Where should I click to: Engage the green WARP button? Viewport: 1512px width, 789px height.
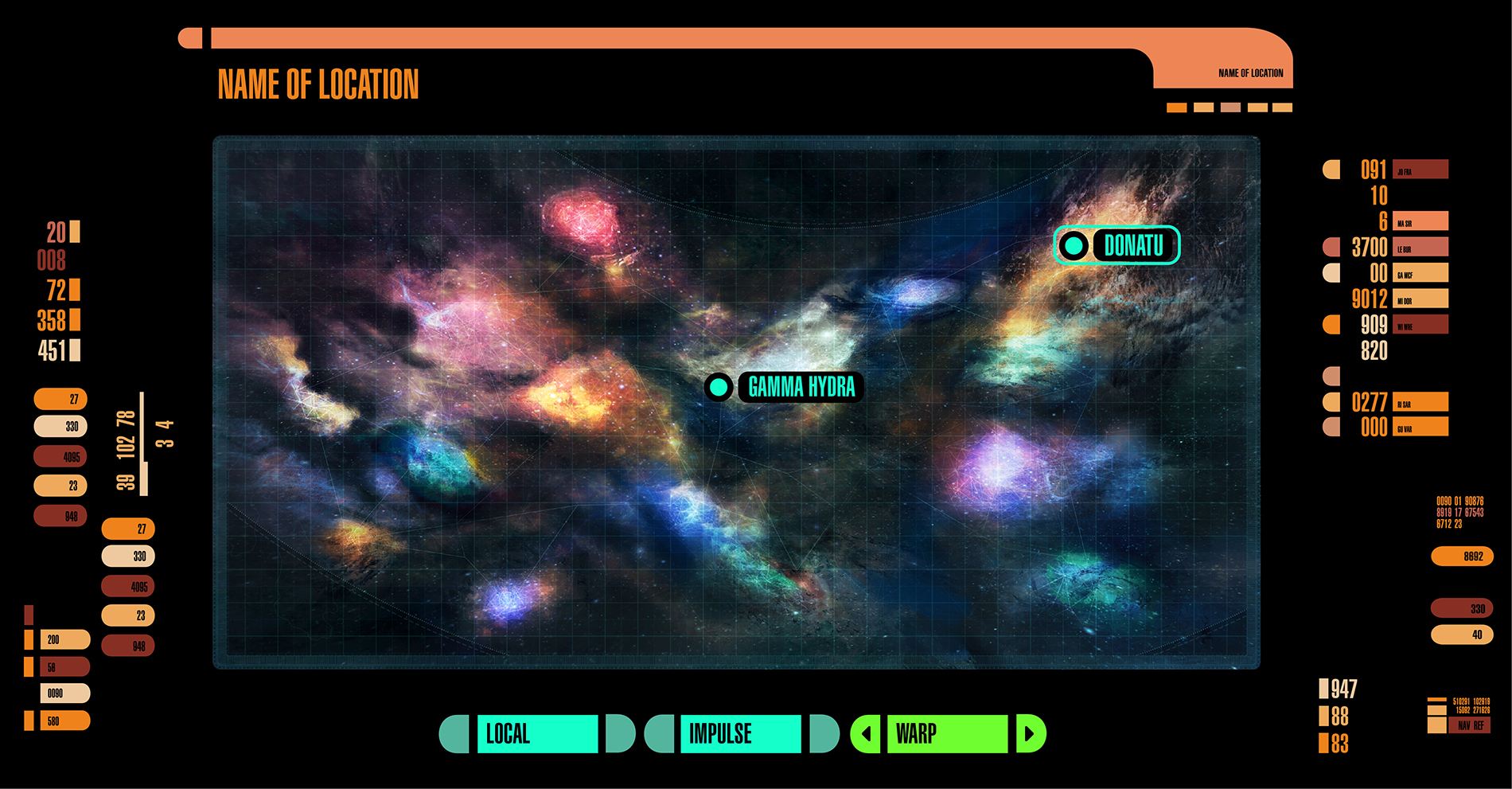point(946,733)
